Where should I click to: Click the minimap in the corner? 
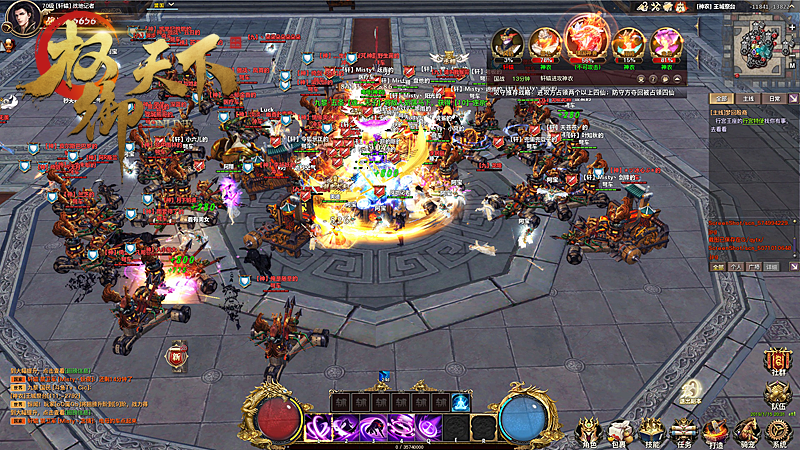[761, 48]
